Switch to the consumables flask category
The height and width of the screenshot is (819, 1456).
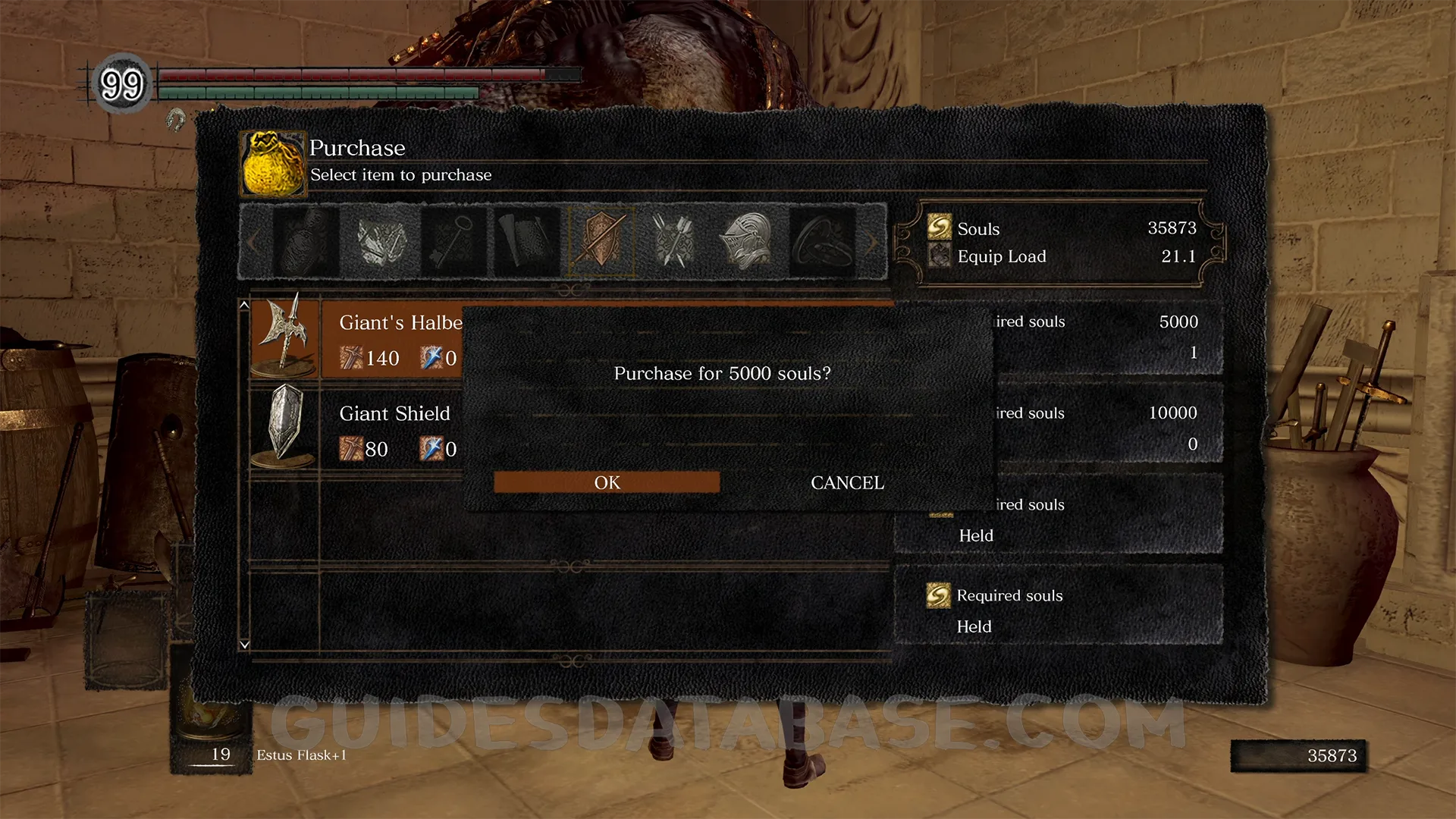305,241
